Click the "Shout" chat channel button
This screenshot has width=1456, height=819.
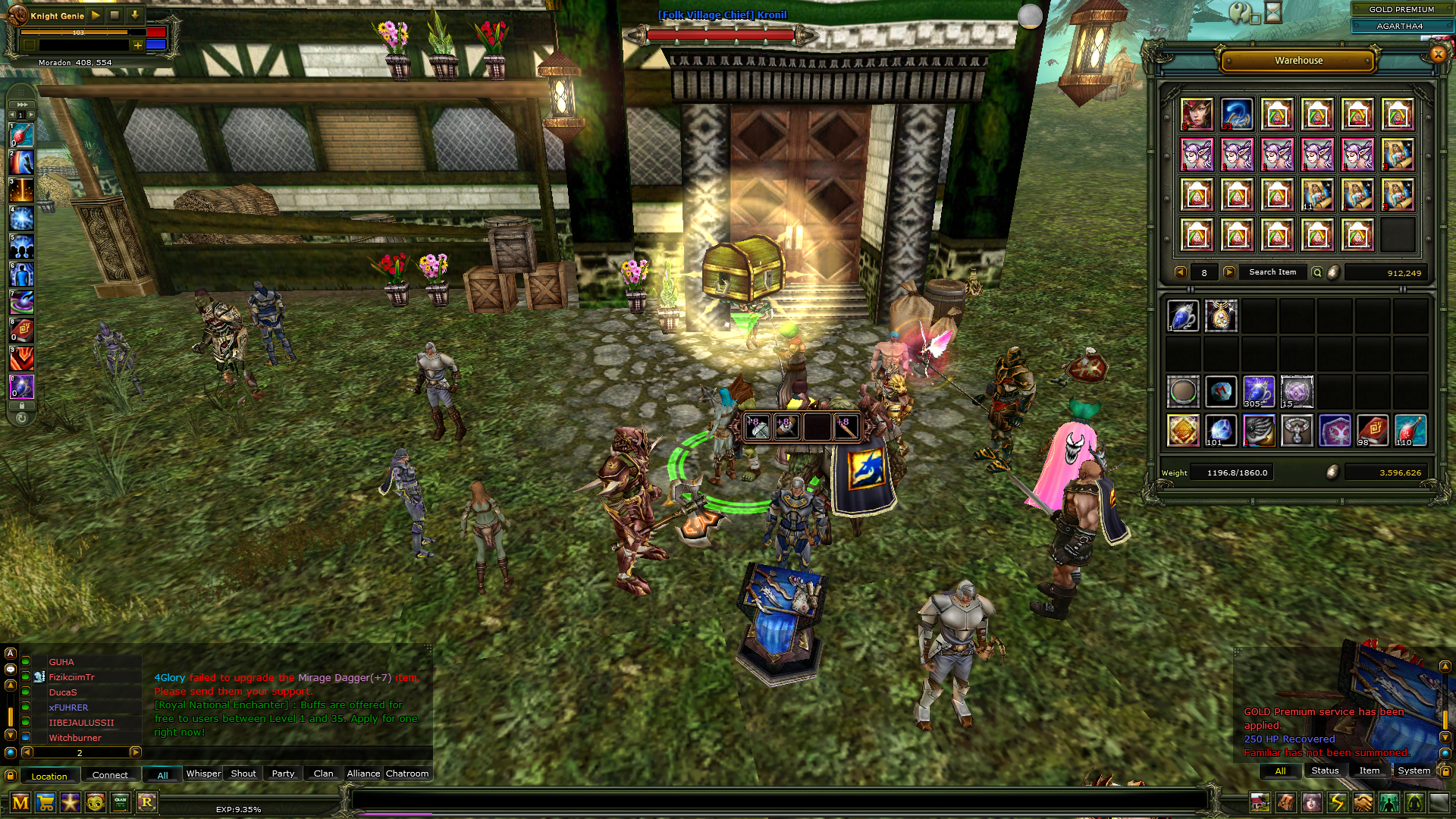click(x=243, y=773)
